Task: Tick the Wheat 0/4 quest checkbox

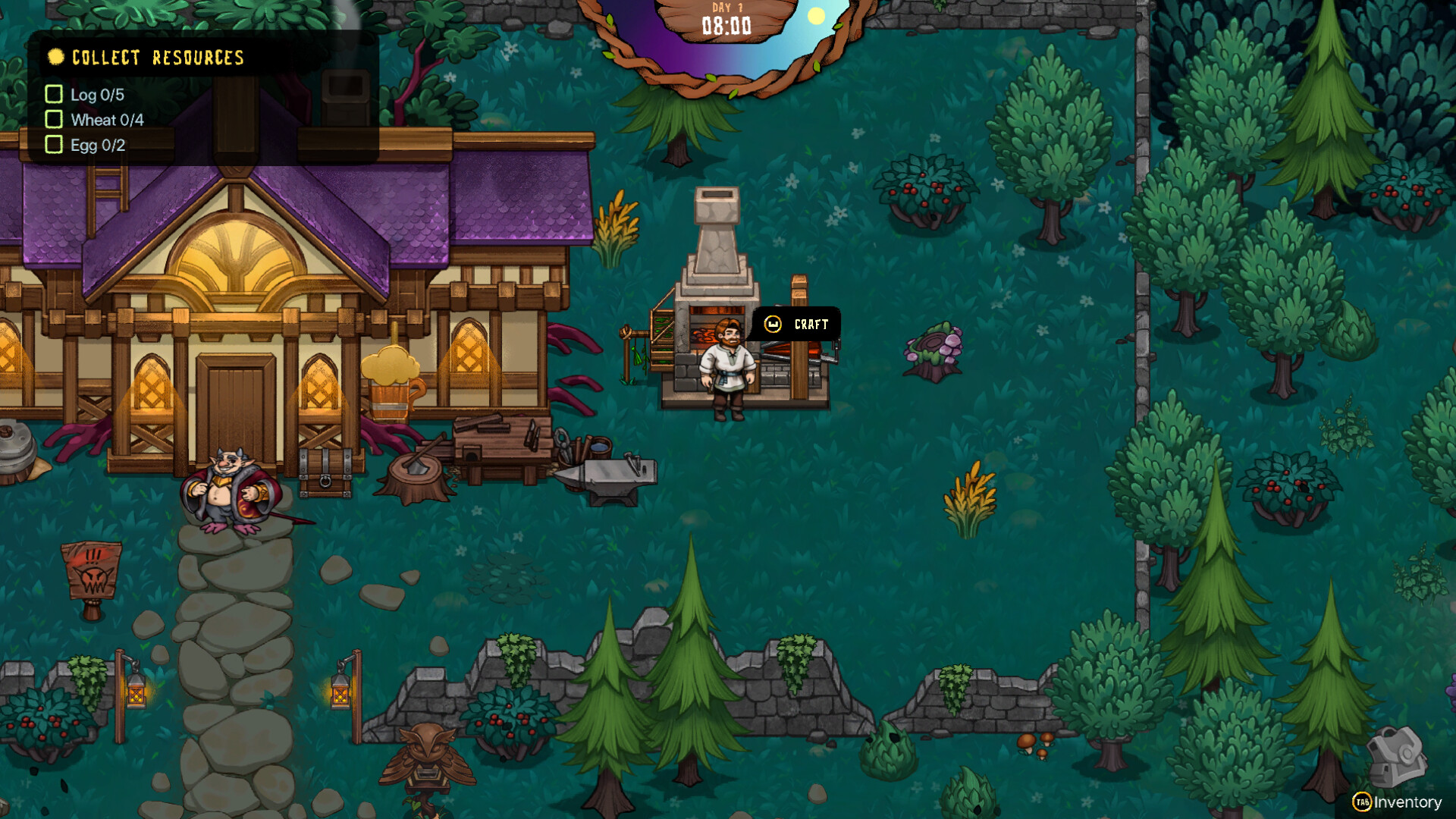Action: point(53,119)
